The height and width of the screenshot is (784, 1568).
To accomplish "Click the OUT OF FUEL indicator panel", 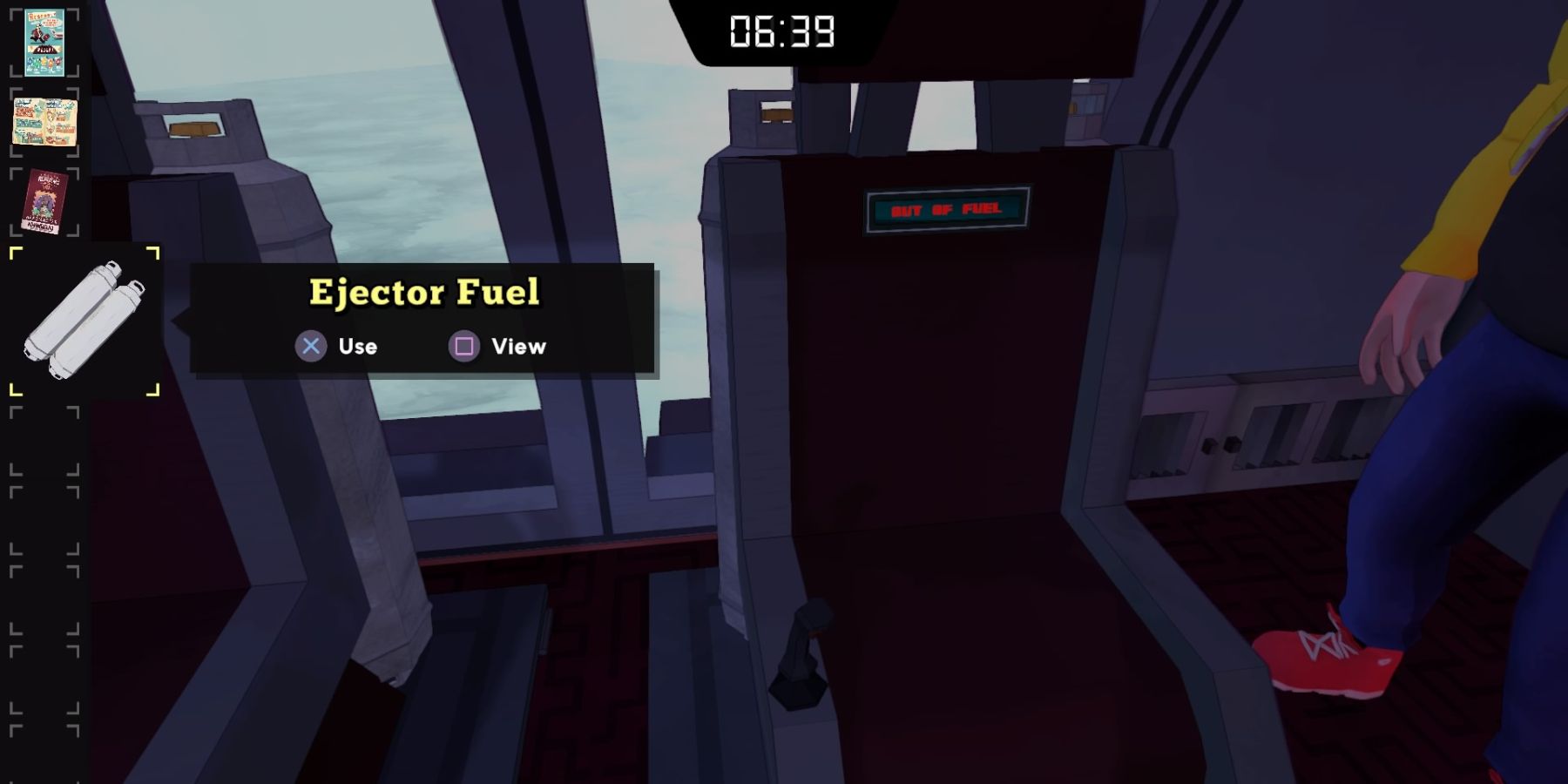I will click(947, 210).
